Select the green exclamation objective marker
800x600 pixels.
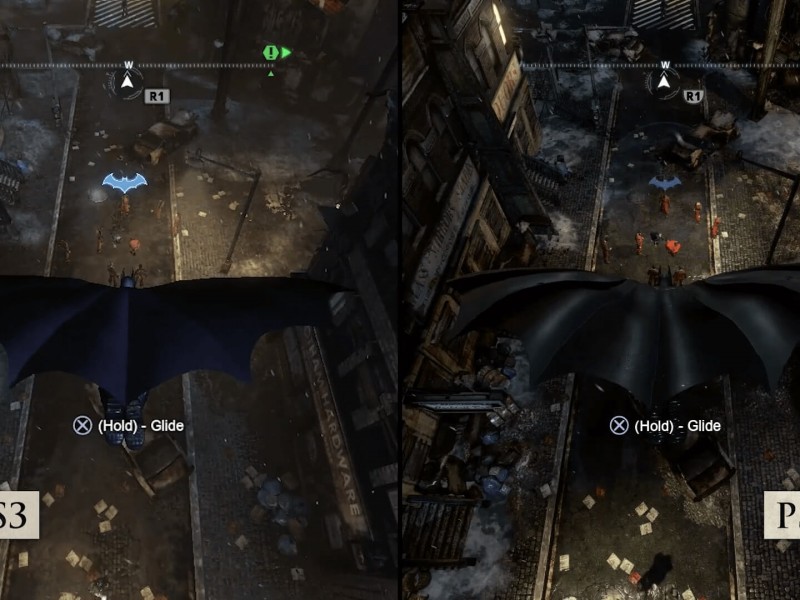tap(270, 52)
